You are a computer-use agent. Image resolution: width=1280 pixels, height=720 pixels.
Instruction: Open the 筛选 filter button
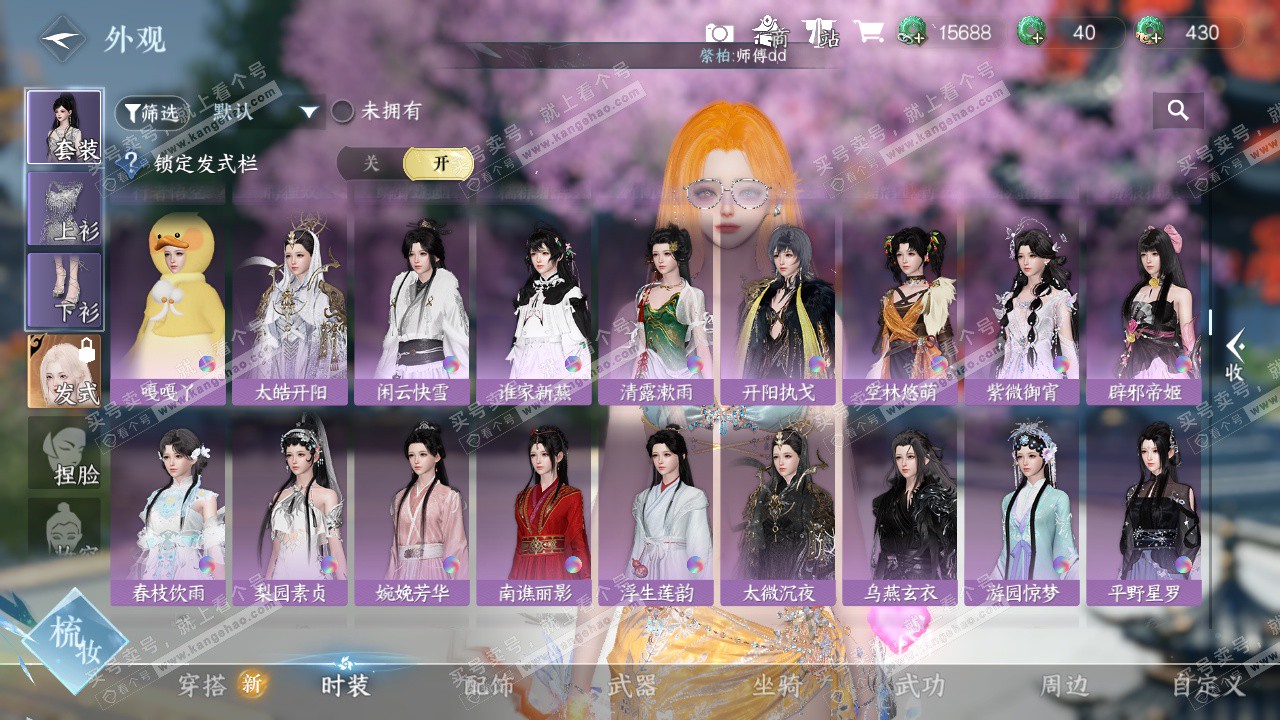[x=152, y=112]
